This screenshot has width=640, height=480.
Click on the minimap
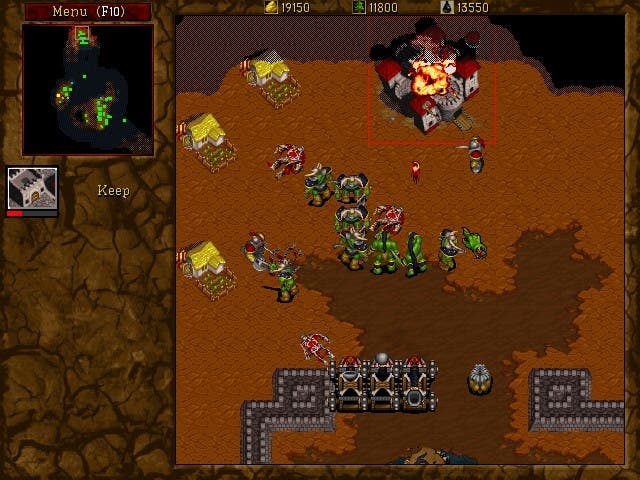(88, 90)
